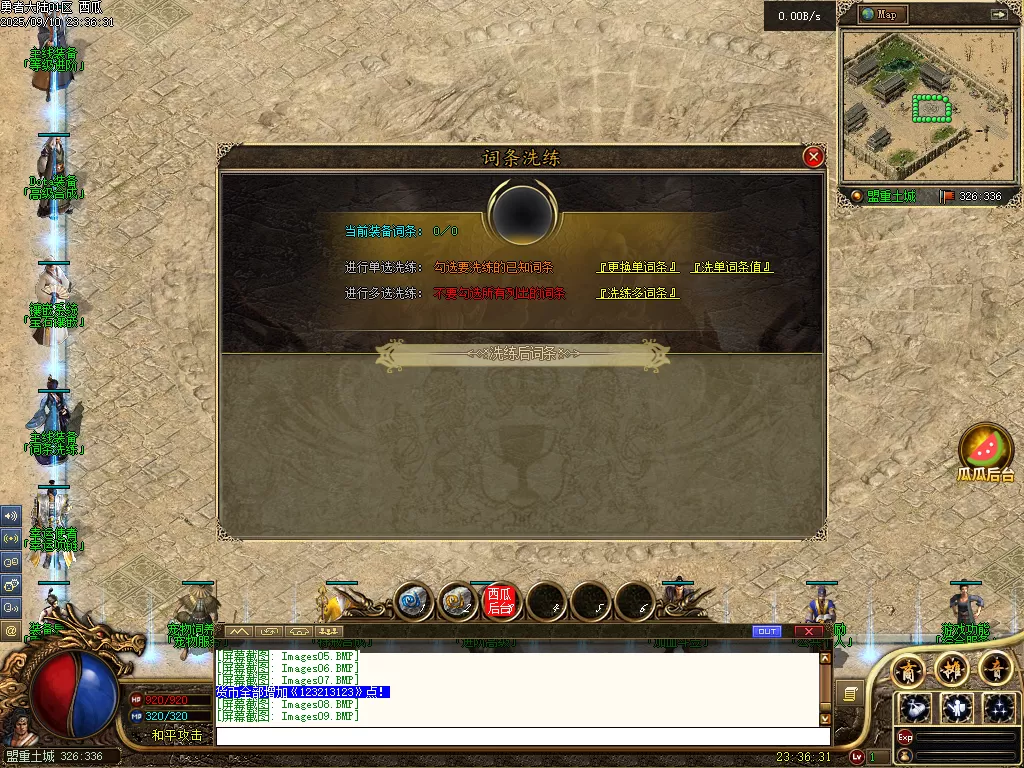This screenshot has width=1024, height=768.
Task: Close the 词条洗练 window
Action: 813,157
